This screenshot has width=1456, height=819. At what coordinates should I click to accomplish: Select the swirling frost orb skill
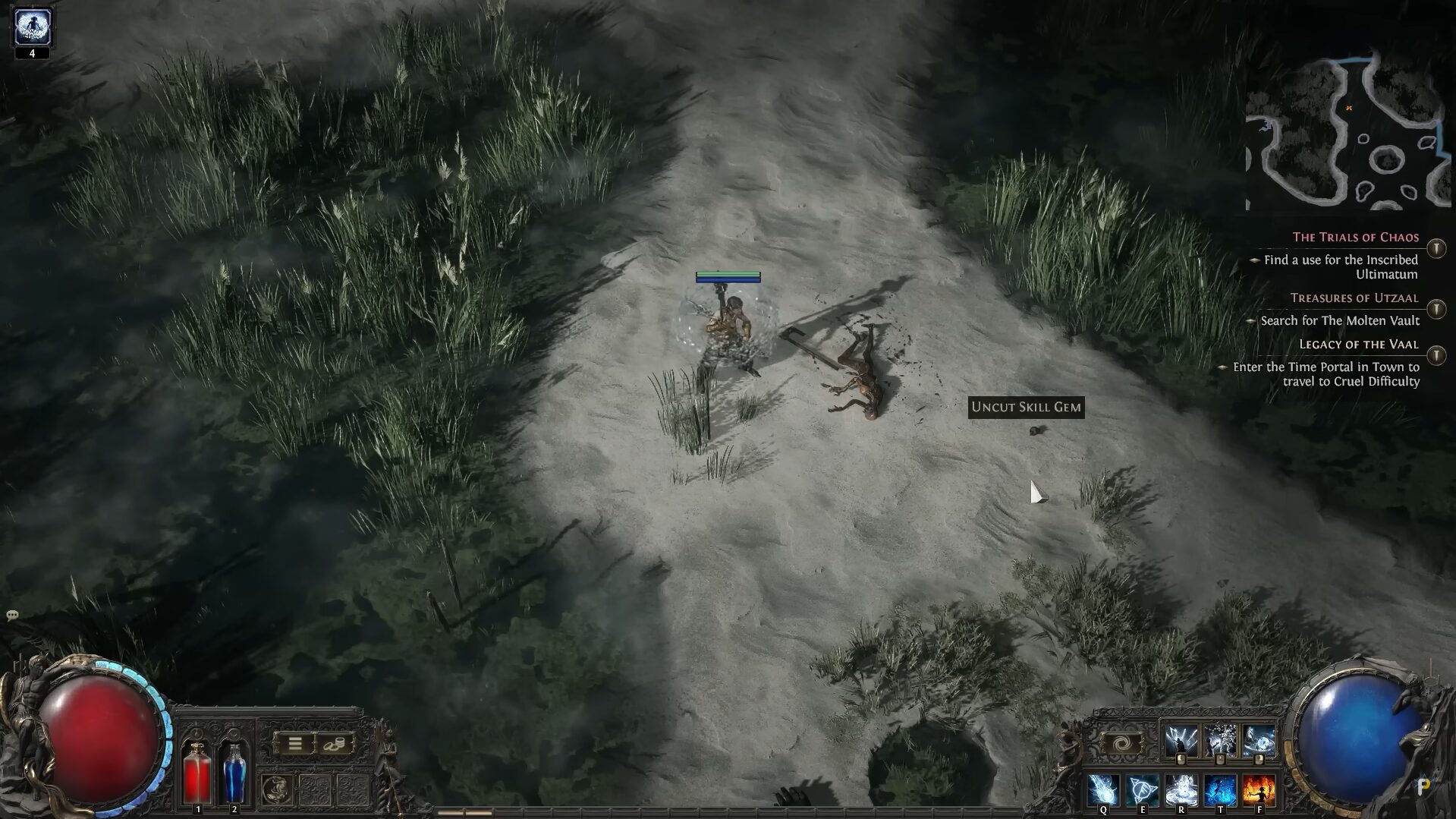(1259, 741)
